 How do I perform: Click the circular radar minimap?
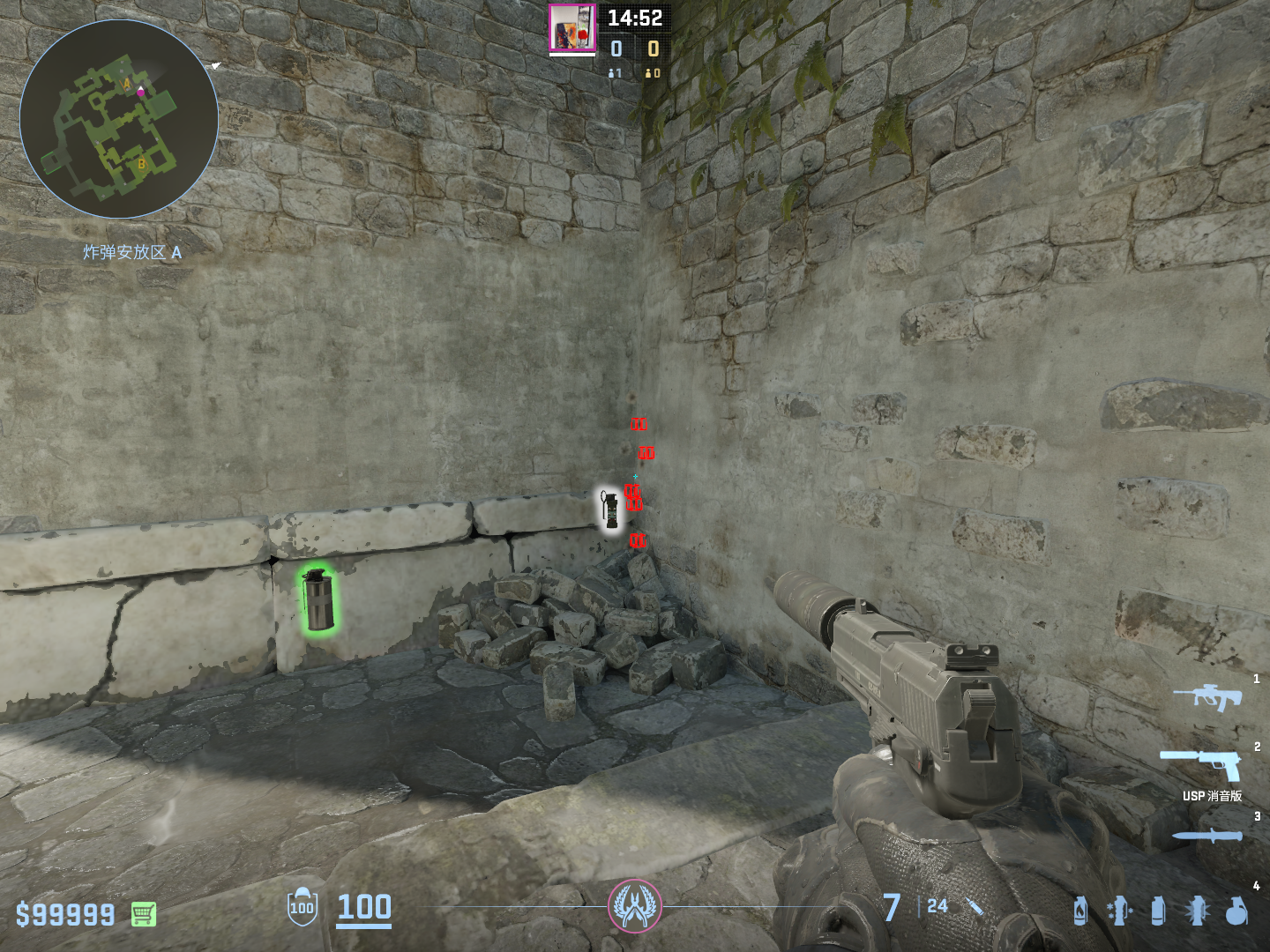click(x=119, y=119)
